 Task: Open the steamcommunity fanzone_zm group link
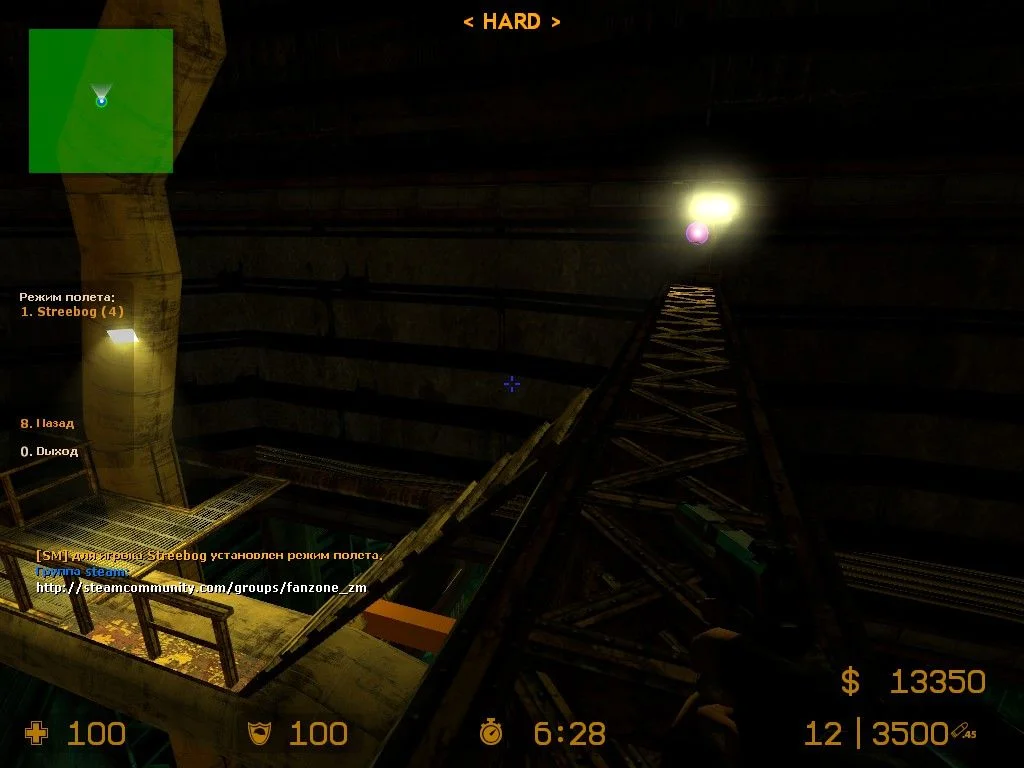click(x=201, y=587)
